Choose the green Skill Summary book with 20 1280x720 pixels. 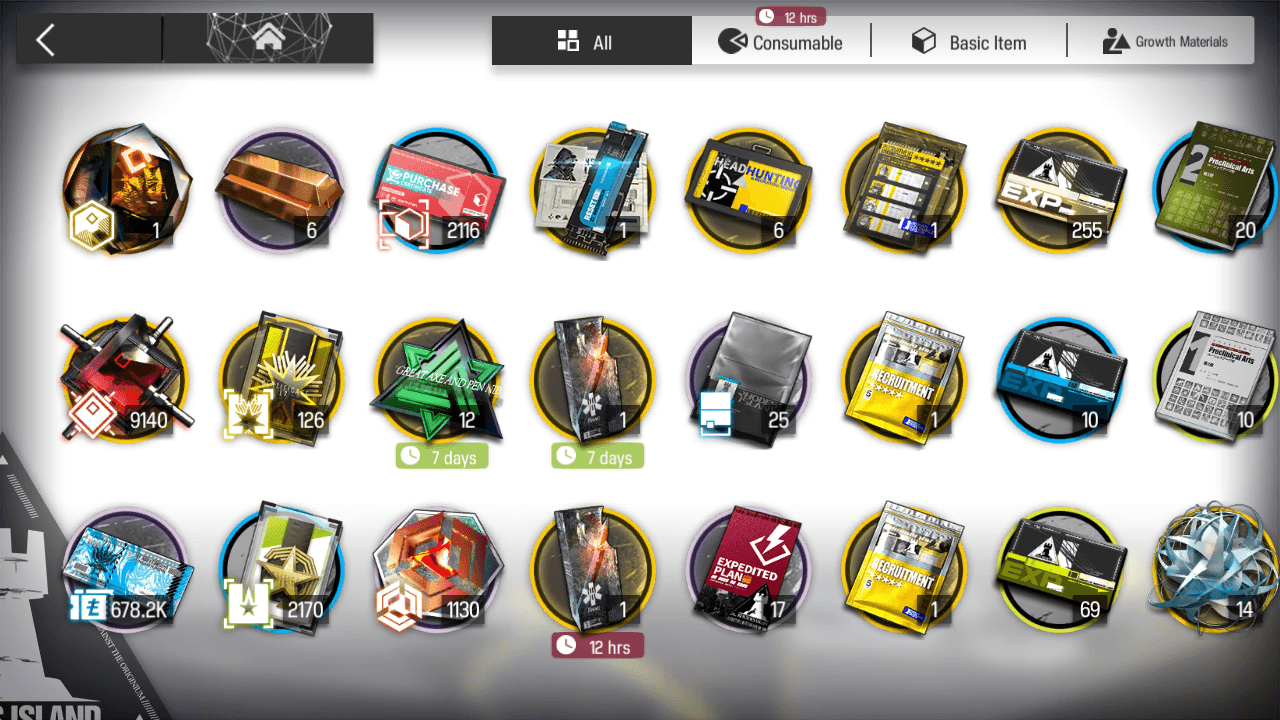1215,192
